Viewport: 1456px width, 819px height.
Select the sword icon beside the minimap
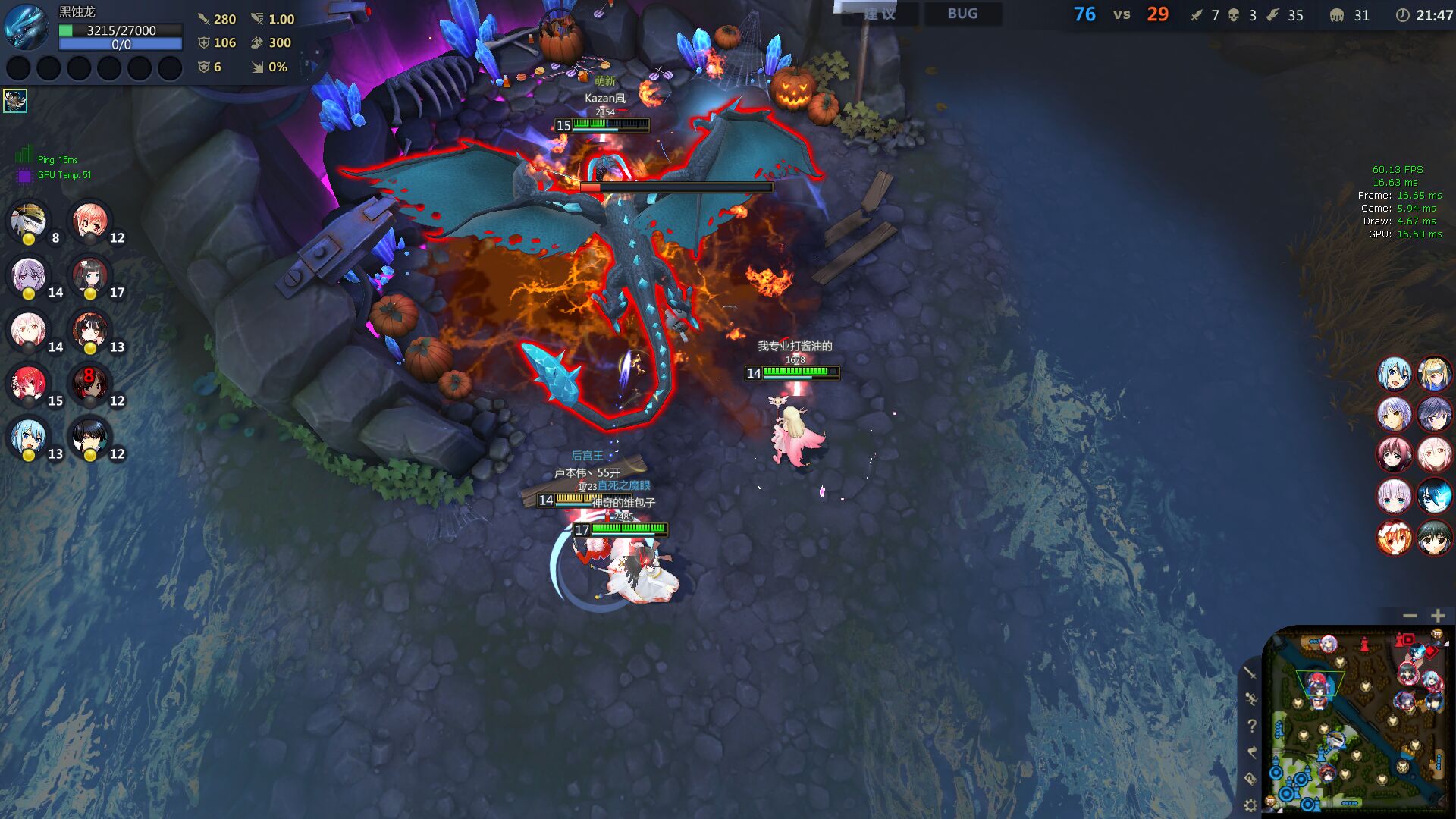point(1250,673)
